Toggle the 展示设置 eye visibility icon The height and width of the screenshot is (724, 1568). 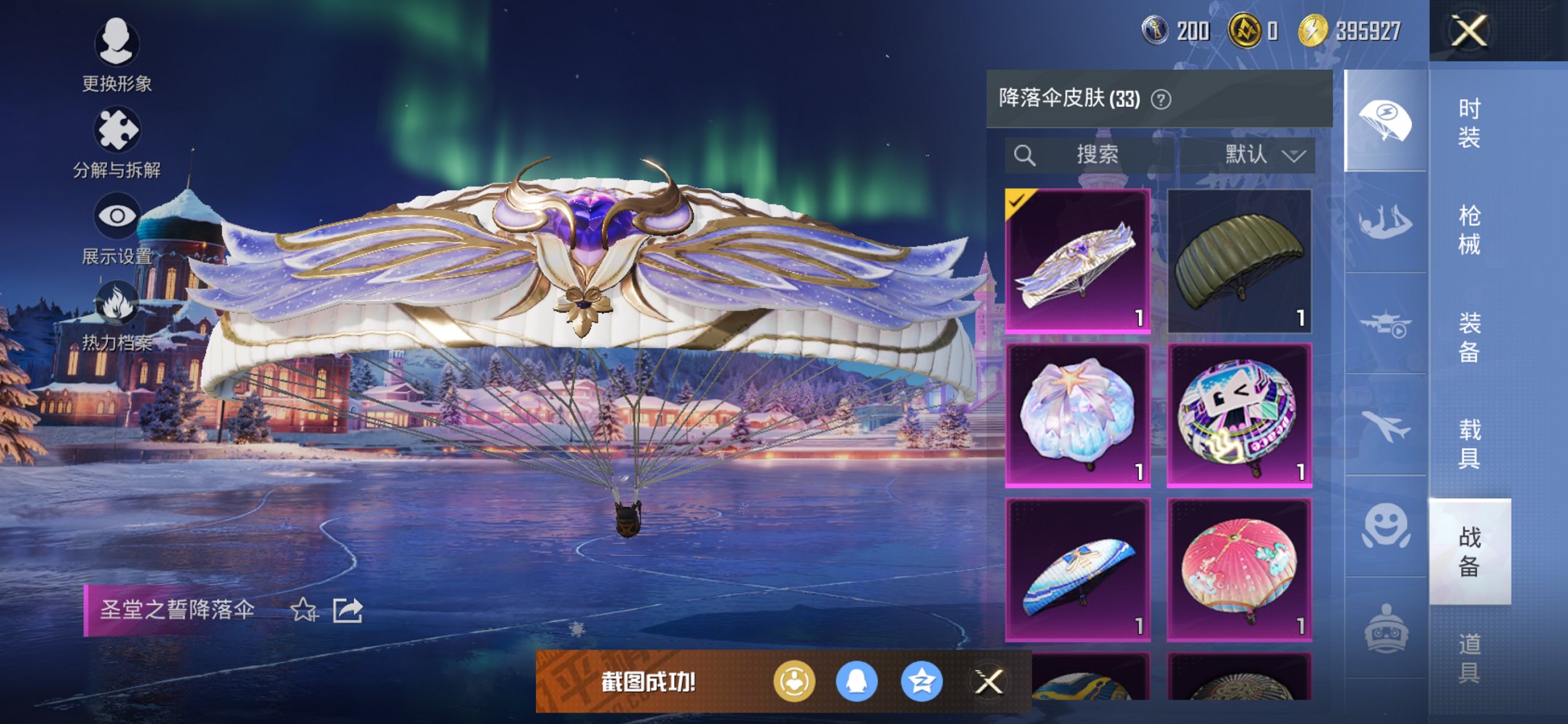pos(117,215)
